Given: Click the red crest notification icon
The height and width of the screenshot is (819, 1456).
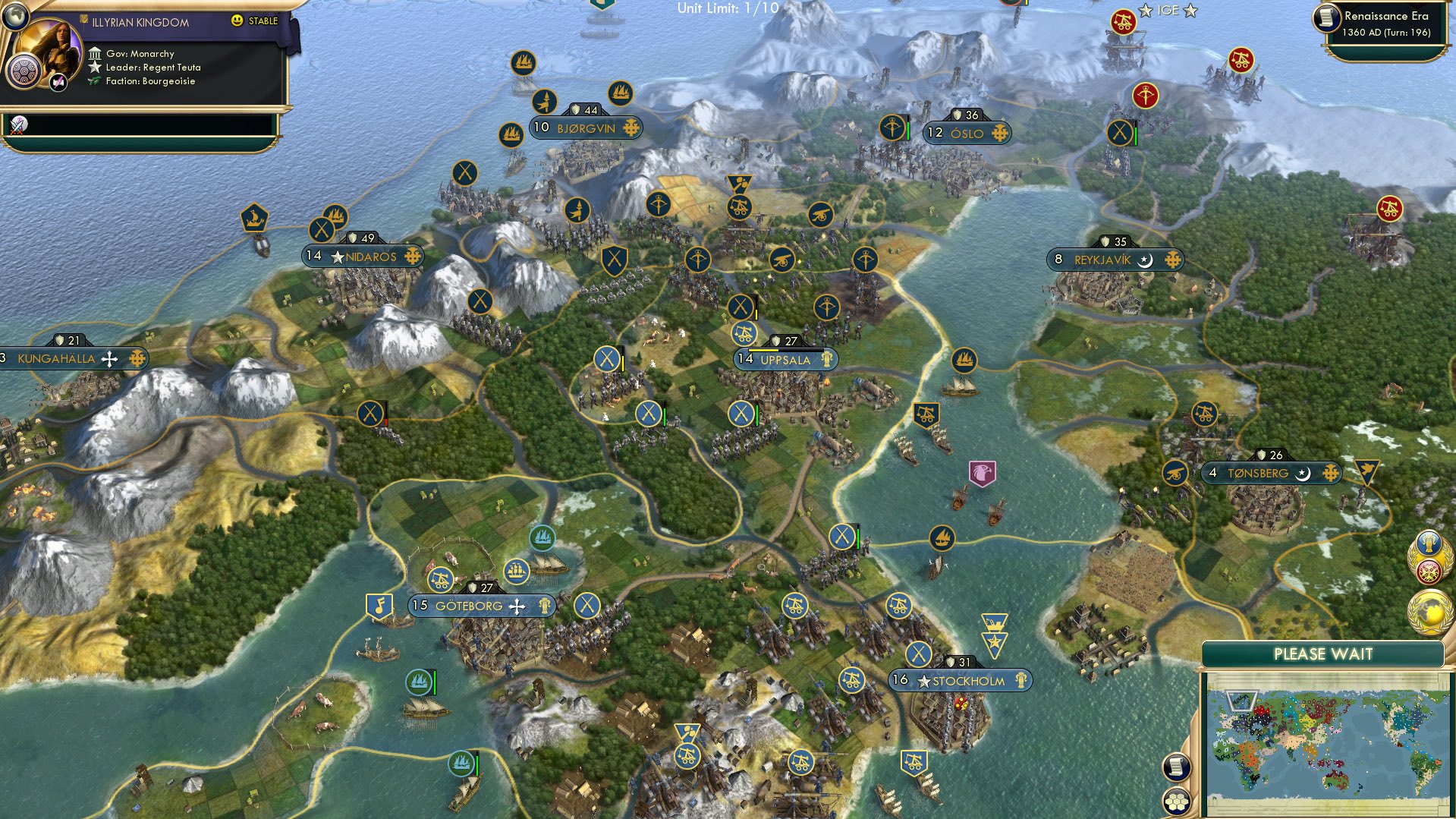Looking at the screenshot, I should pos(1429,572).
